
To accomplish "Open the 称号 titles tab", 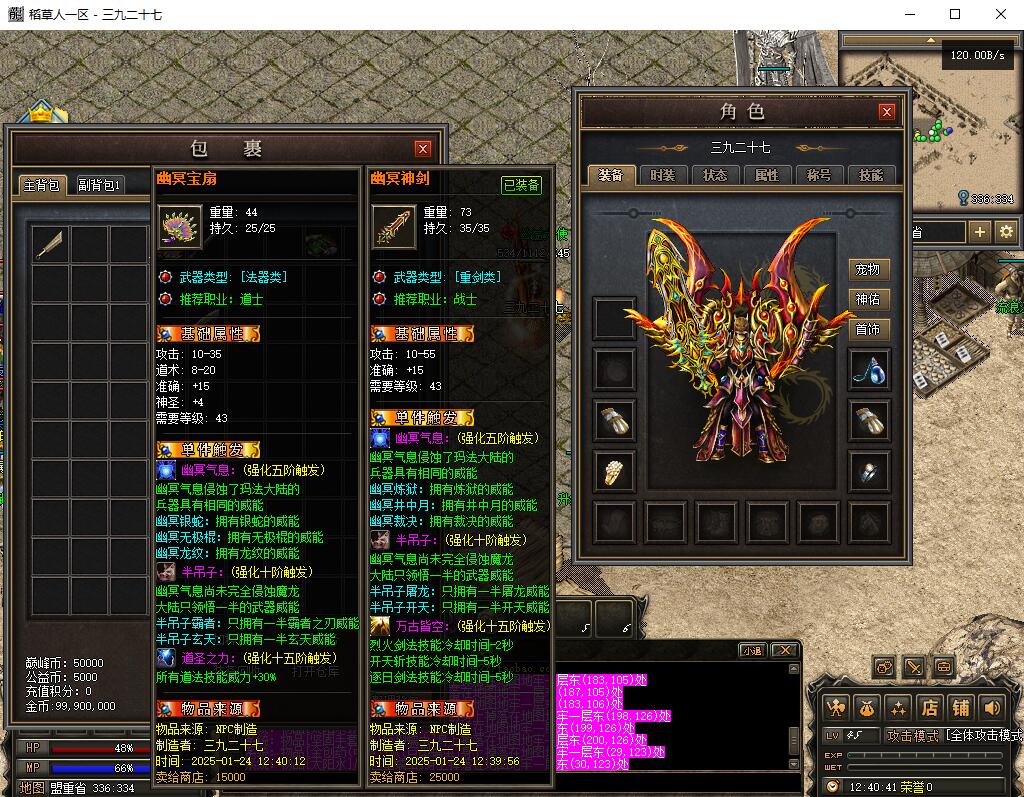I will [818, 175].
